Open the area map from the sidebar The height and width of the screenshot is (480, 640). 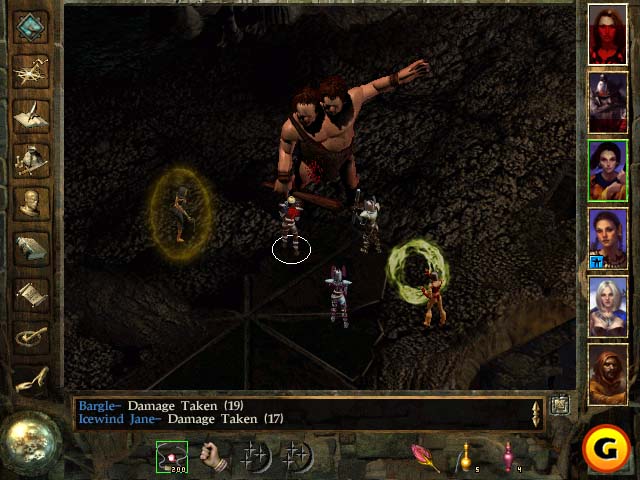(32, 68)
